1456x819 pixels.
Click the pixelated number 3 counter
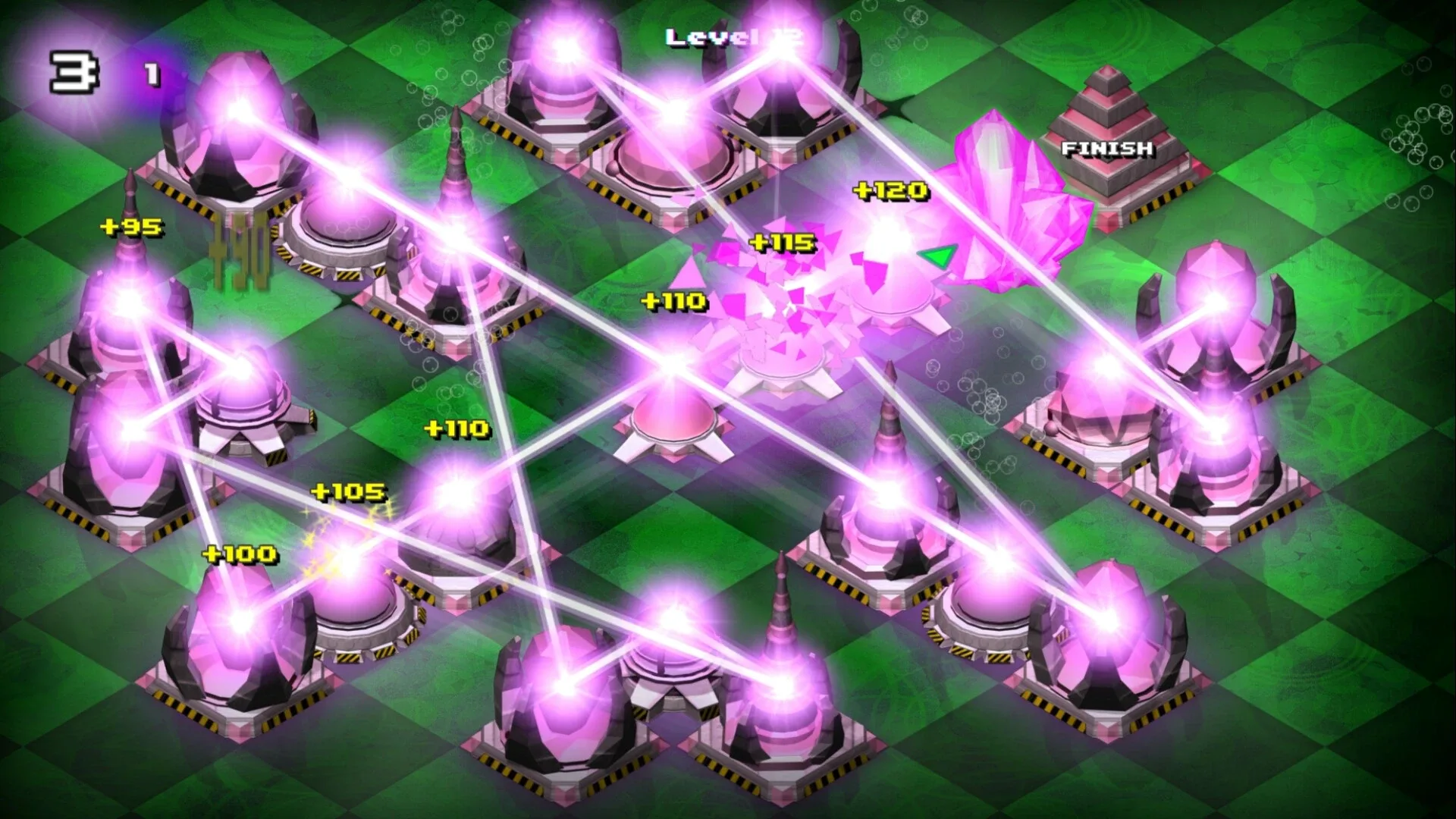72,72
